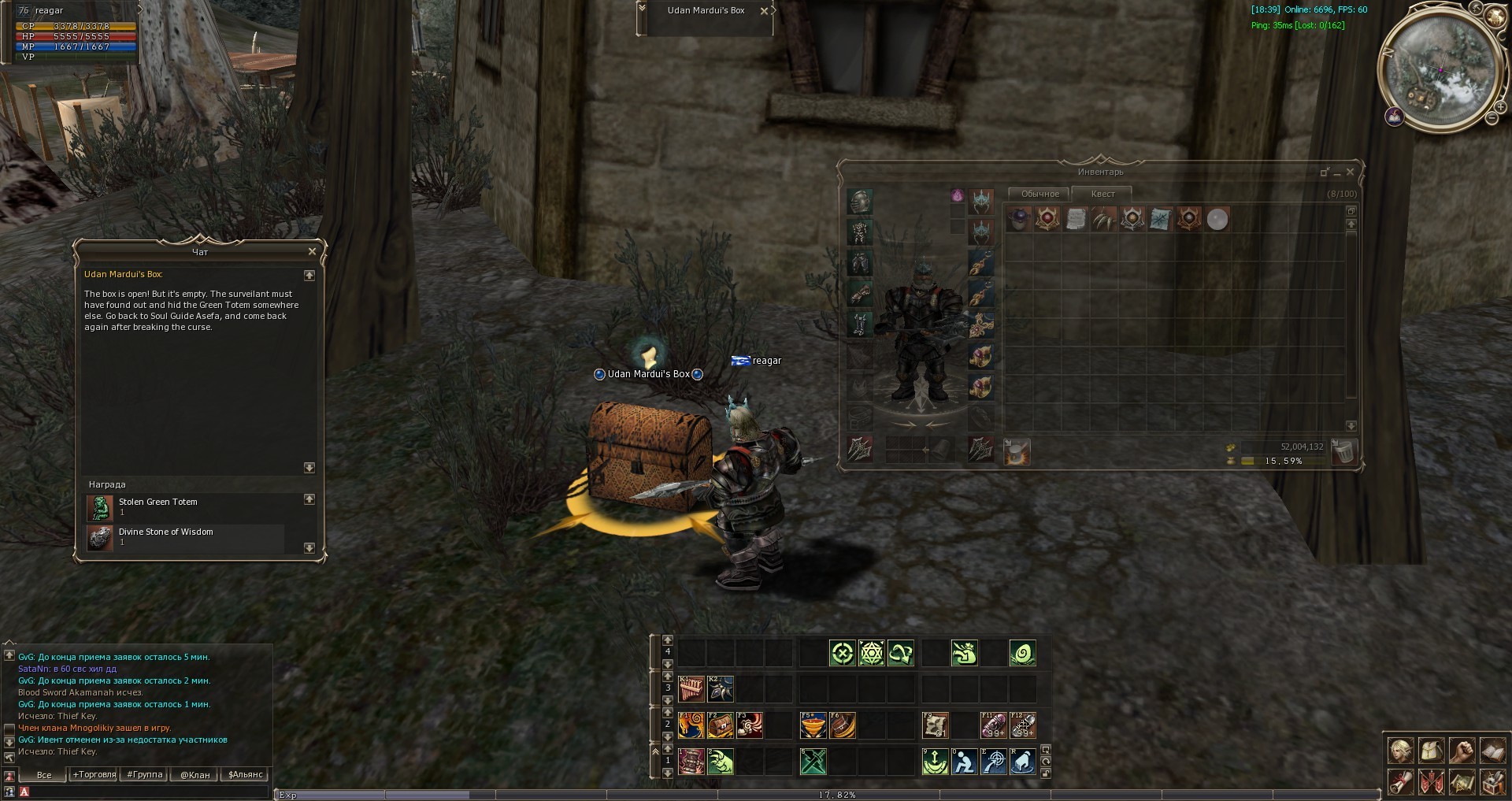Use the F2 treasure chest skill

pos(720,725)
